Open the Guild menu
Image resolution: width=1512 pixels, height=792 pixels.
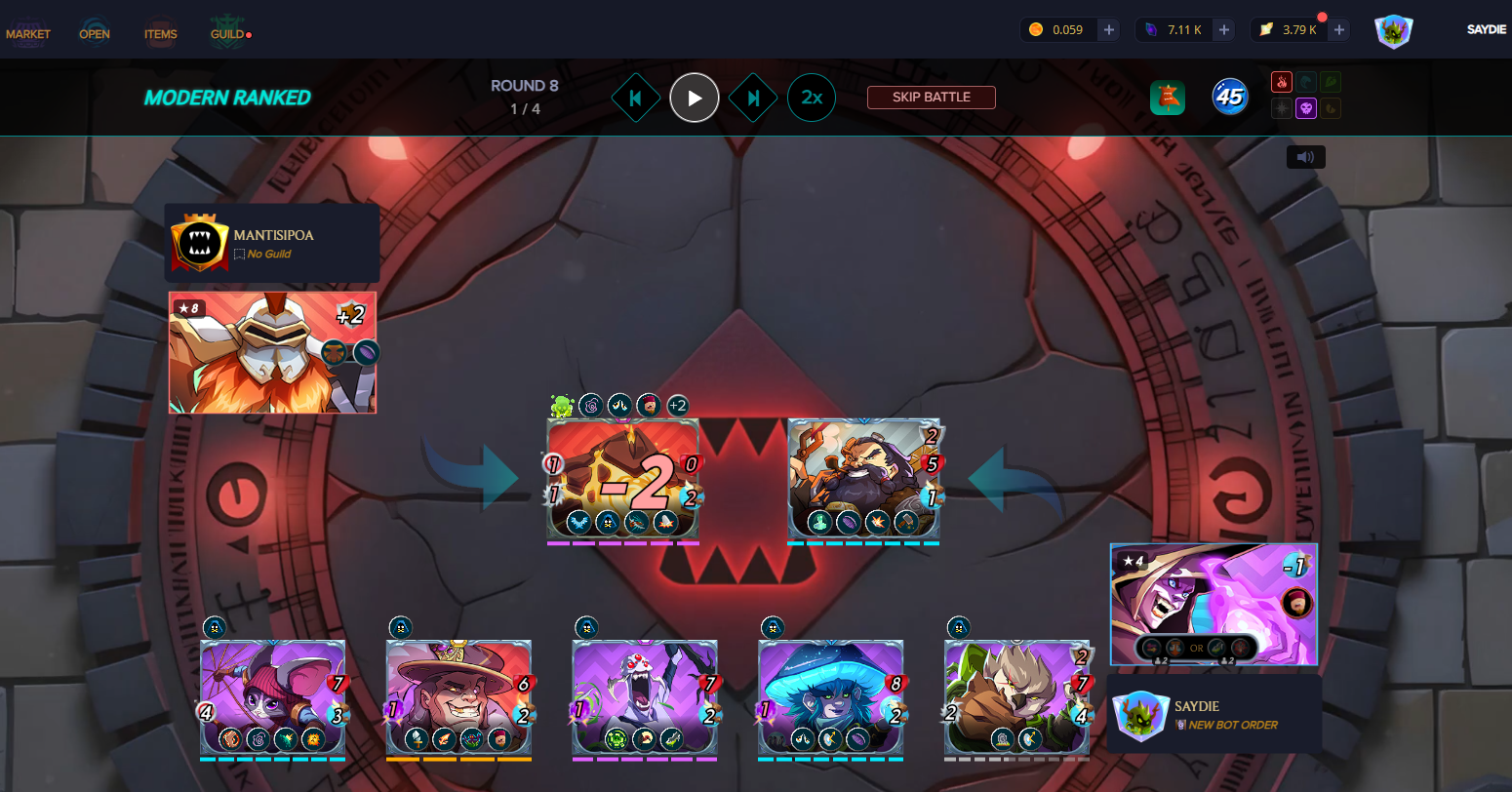pyautogui.click(x=228, y=34)
